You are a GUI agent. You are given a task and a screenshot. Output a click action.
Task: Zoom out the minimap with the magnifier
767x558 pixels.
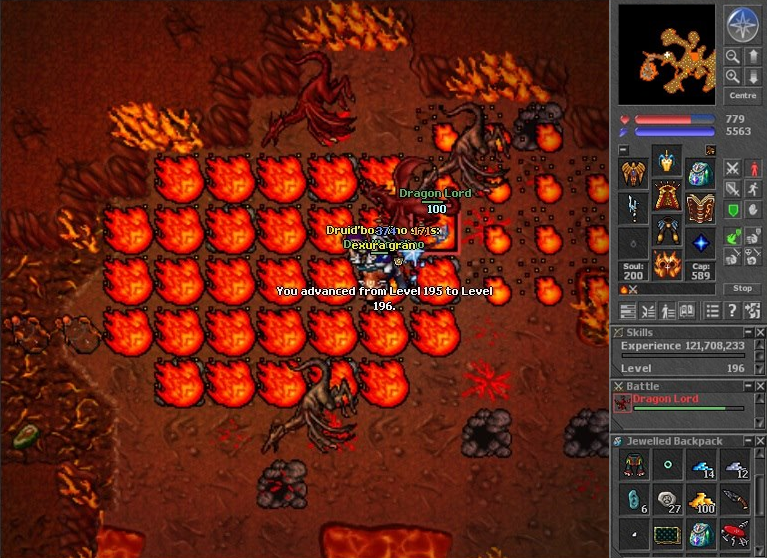[733, 57]
